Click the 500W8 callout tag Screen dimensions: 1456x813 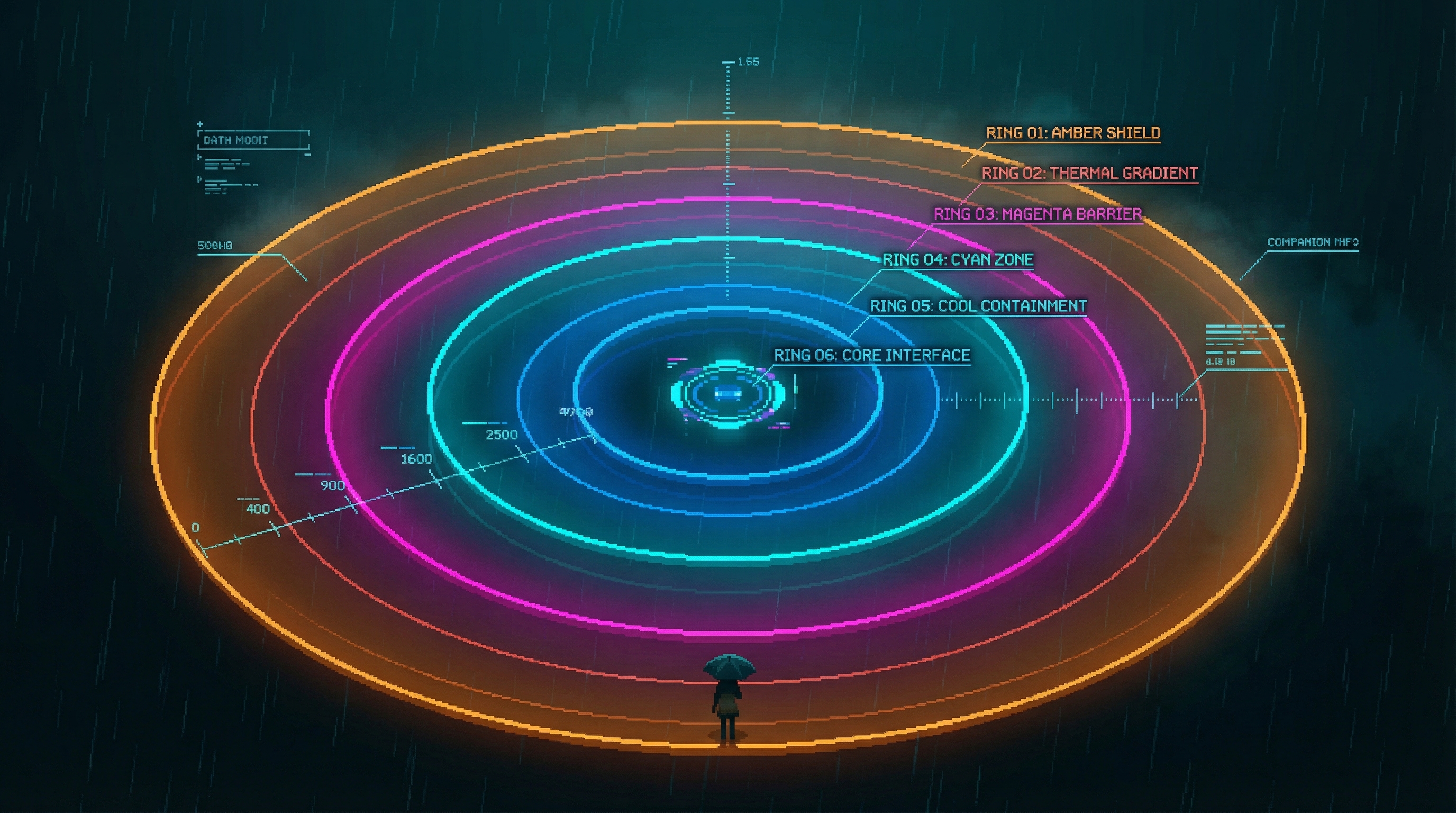point(215,246)
